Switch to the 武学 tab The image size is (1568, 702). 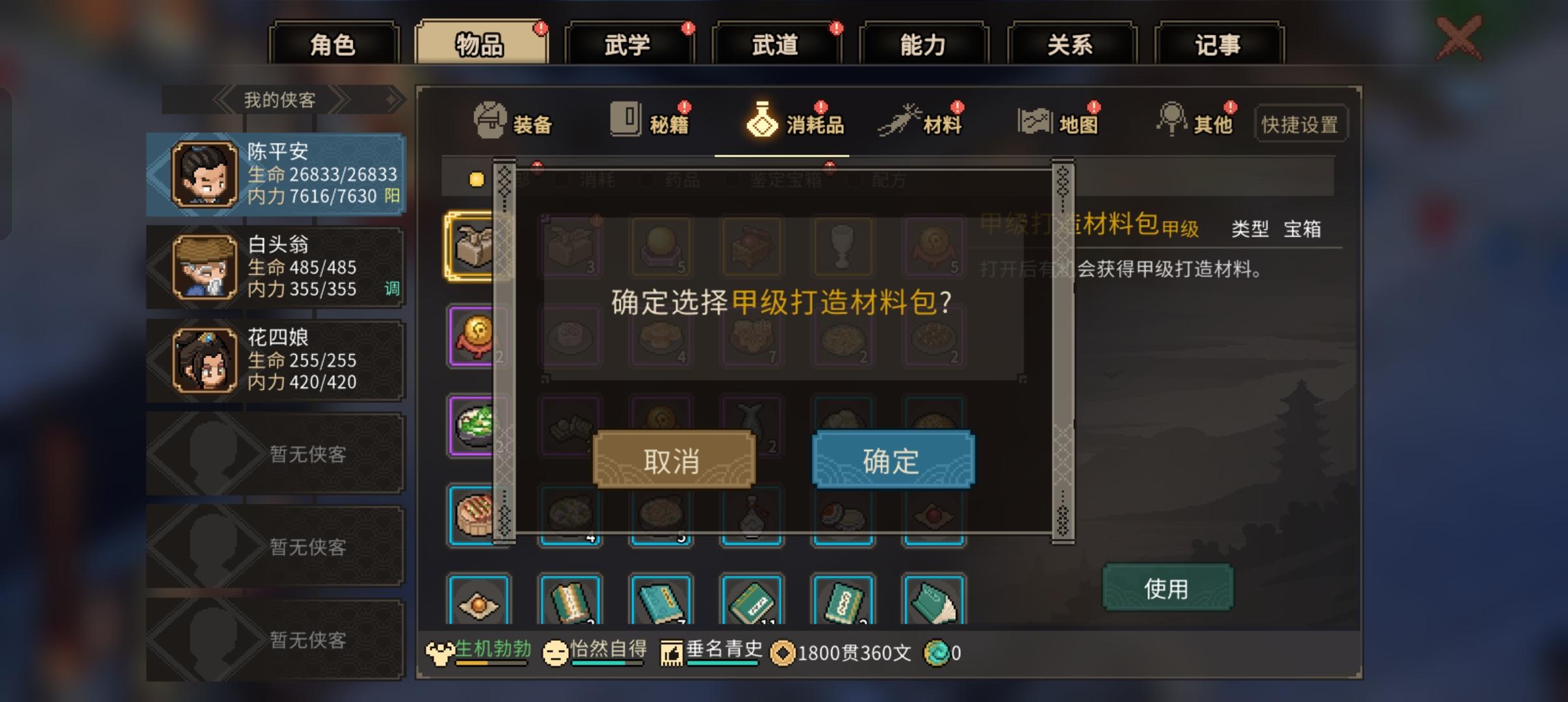coord(628,44)
